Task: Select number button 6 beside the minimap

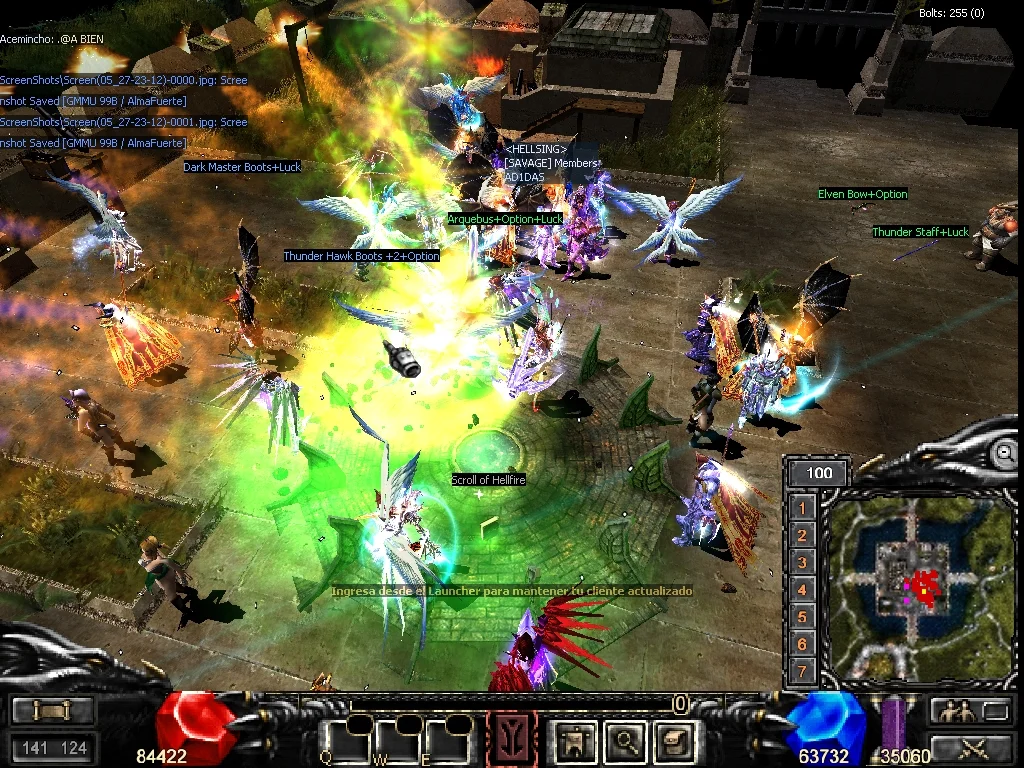Action: click(x=802, y=644)
